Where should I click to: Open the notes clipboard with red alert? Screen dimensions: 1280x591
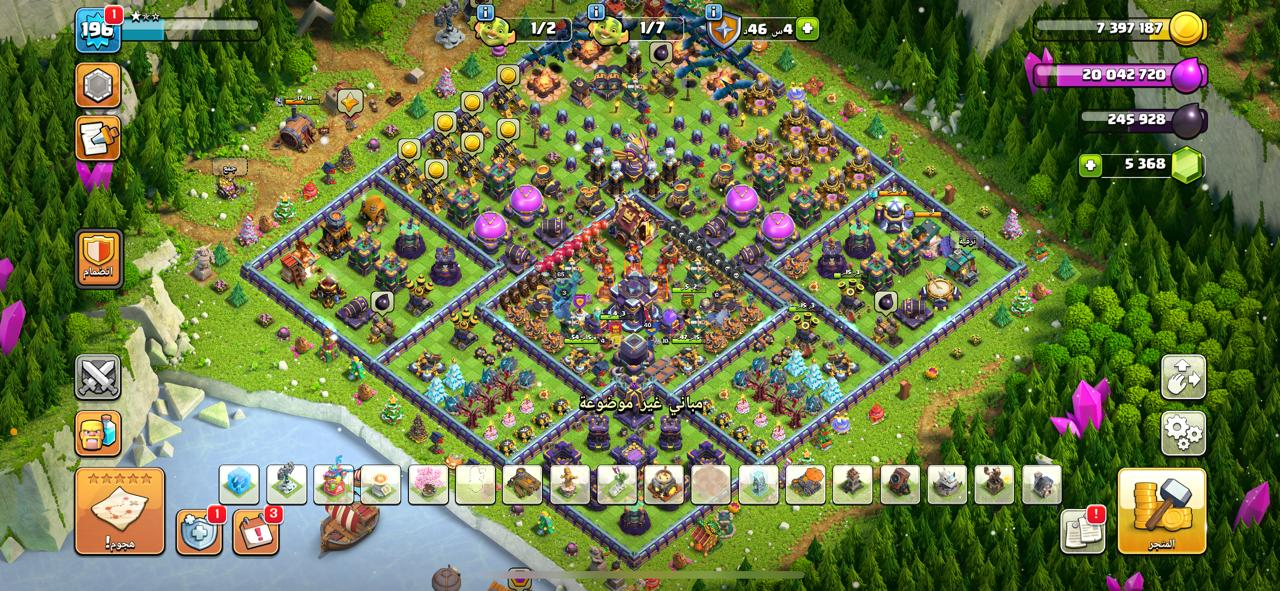click(1082, 531)
